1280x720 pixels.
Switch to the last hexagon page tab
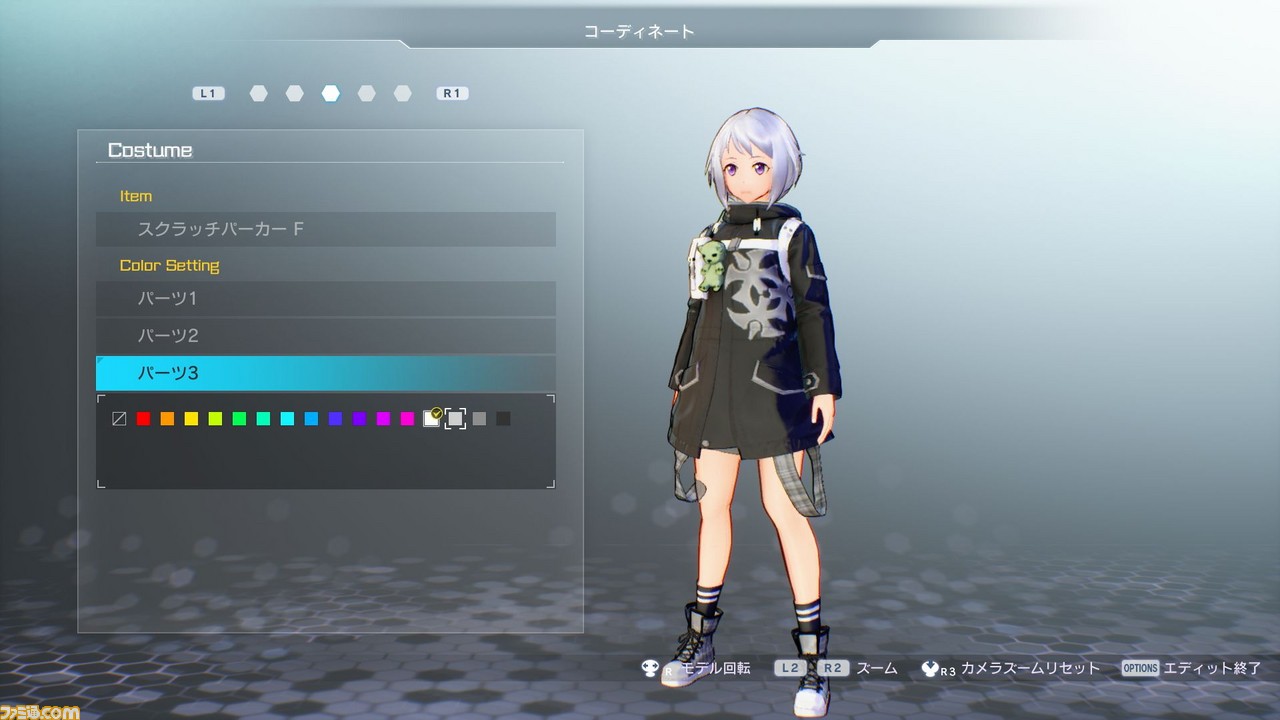pyautogui.click(x=402, y=93)
